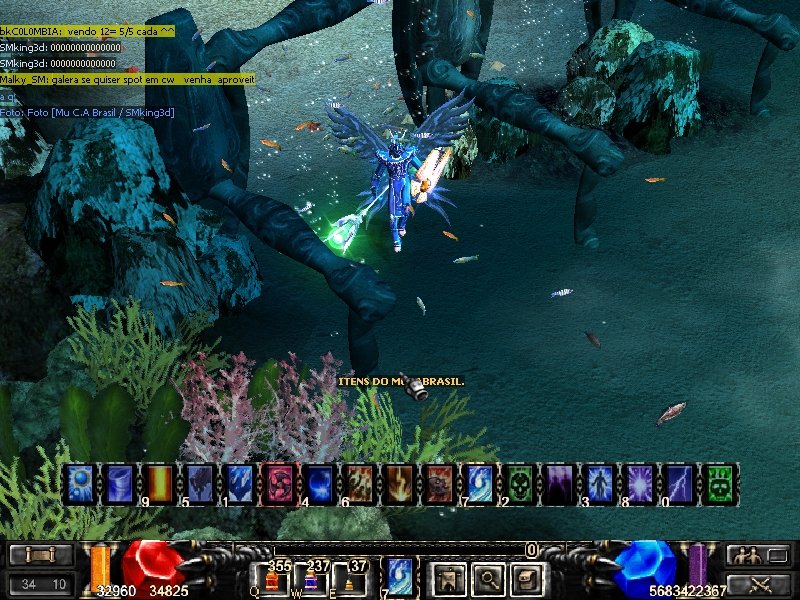Viewport: 800px width, 600px height.
Task: Activate the lightning bolt skill numbered 0
Action: (x=678, y=482)
